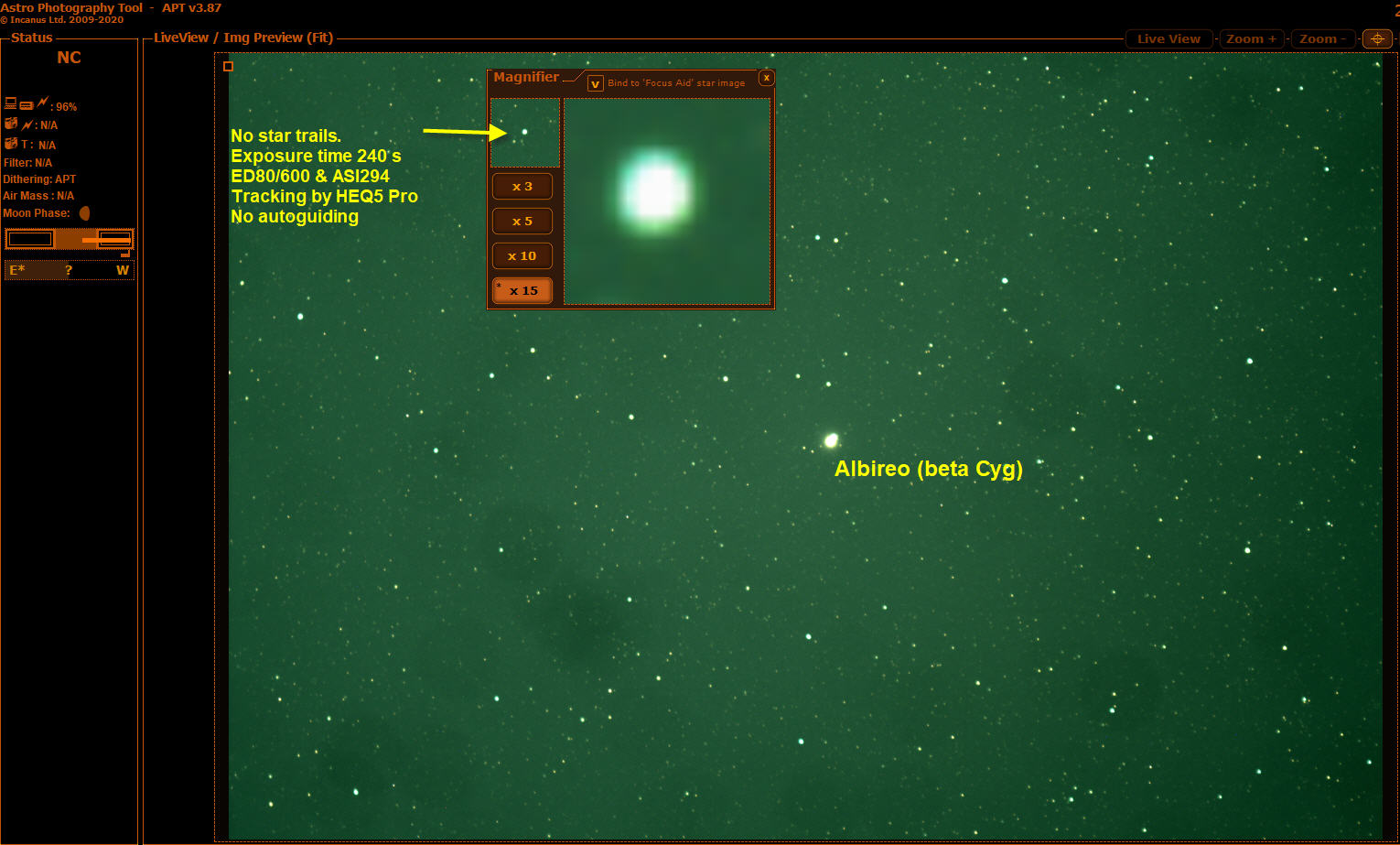Close the Magnifier window
This screenshot has width=1400, height=845.
767,78
